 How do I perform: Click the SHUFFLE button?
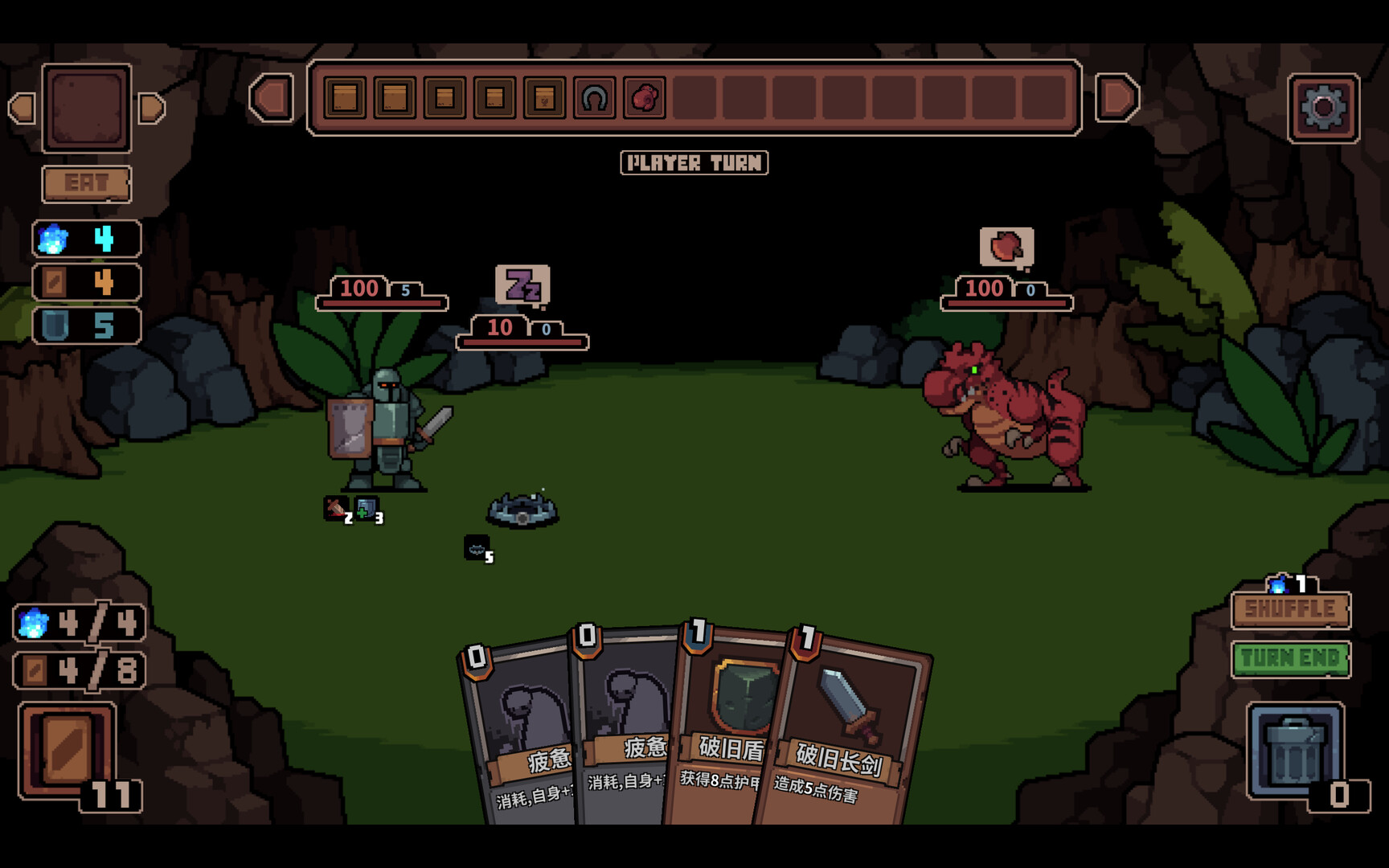click(1290, 610)
